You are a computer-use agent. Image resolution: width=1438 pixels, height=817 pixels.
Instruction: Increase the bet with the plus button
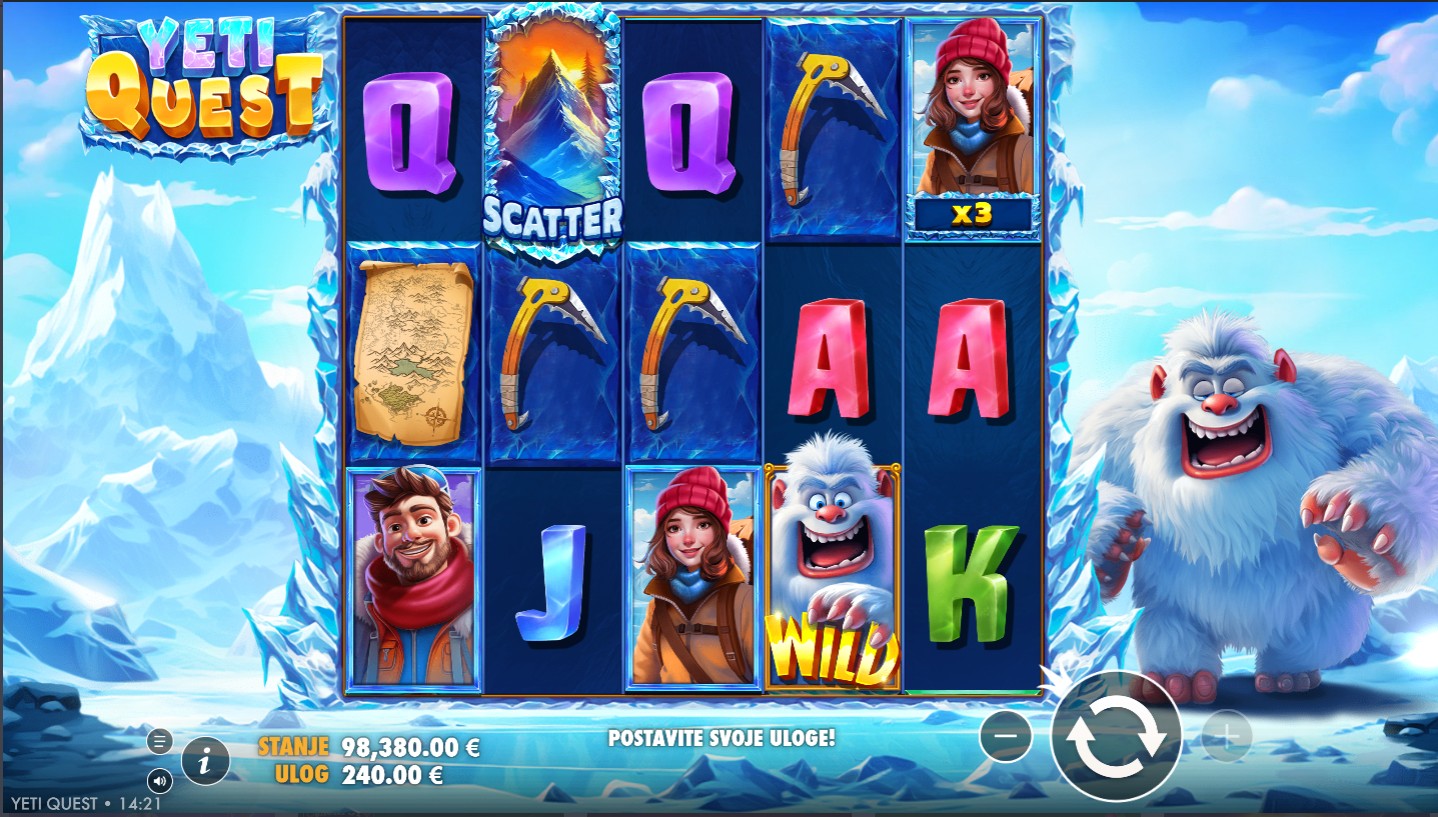[1225, 736]
